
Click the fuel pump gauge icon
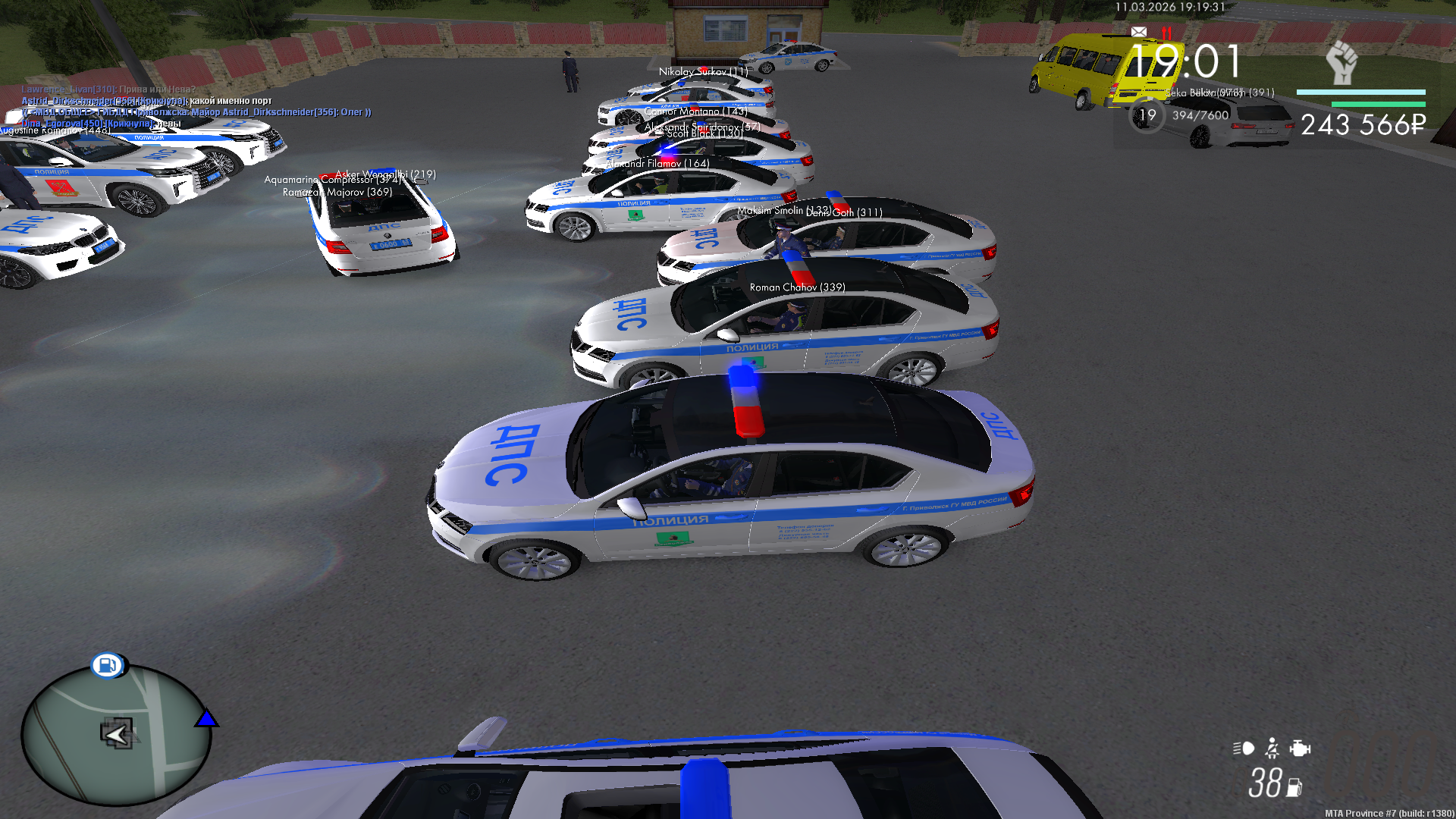tap(1294, 788)
